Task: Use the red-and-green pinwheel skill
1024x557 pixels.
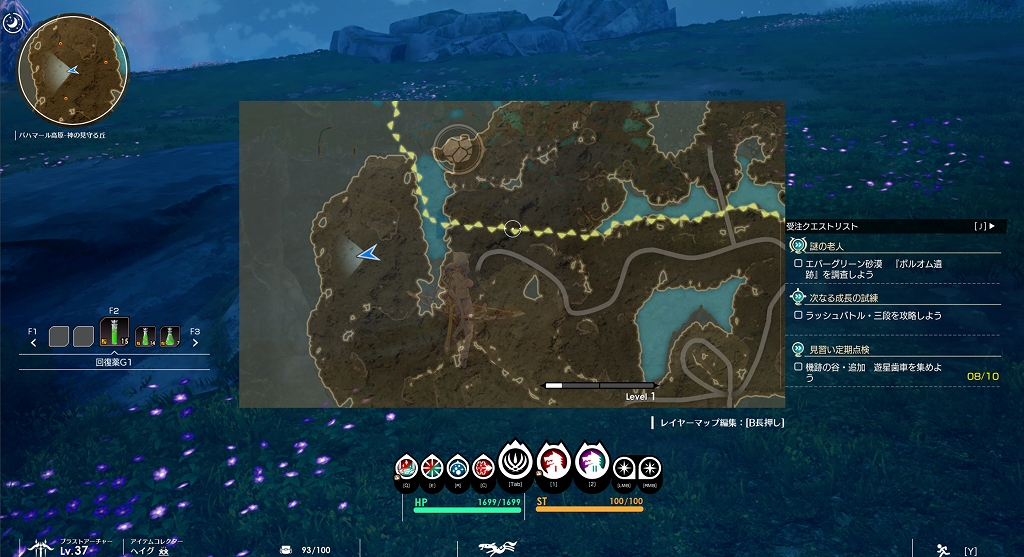Action: 432,467
